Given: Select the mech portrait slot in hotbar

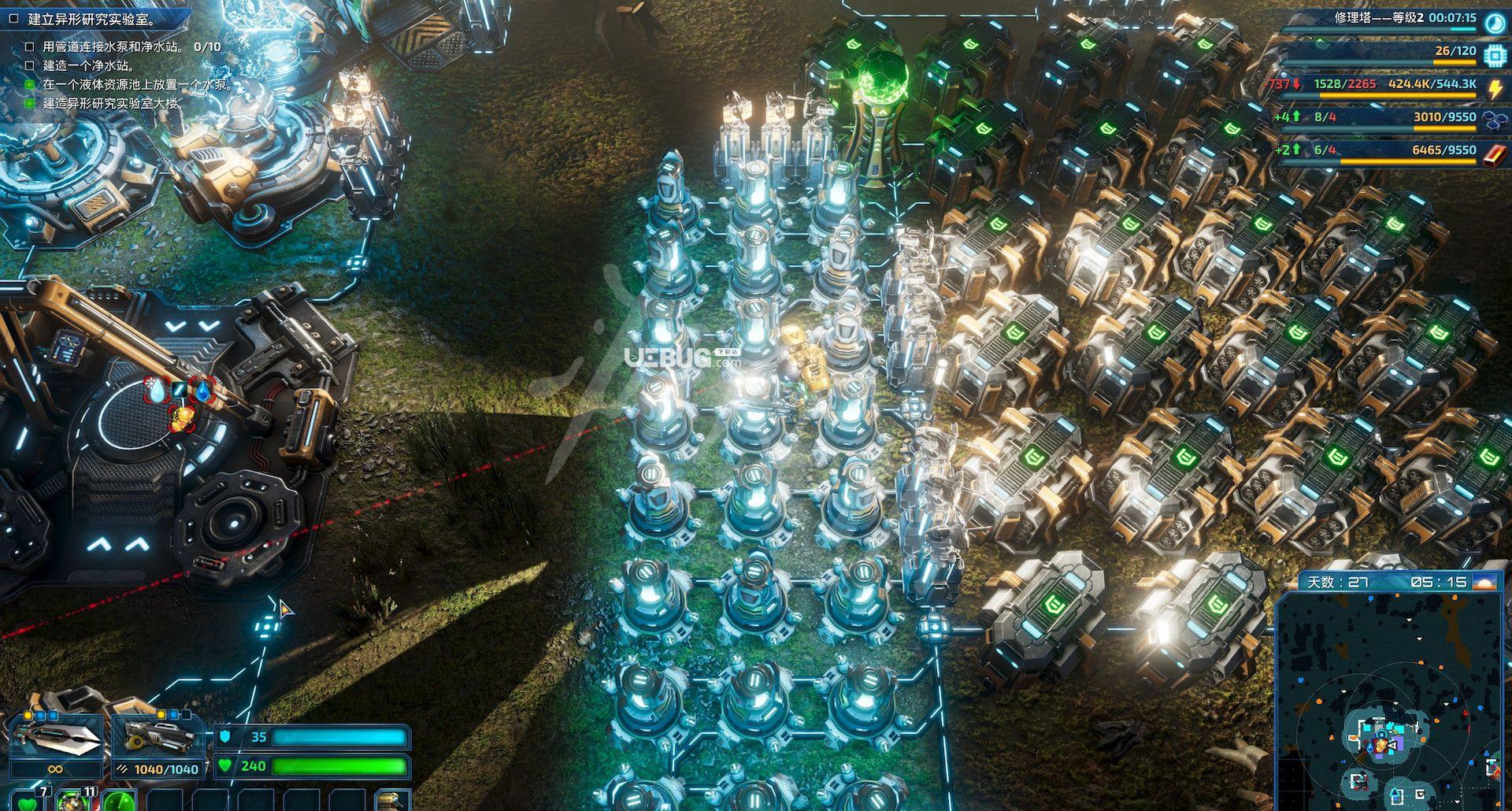Looking at the screenshot, I should pyautogui.click(x=390, y=802).
